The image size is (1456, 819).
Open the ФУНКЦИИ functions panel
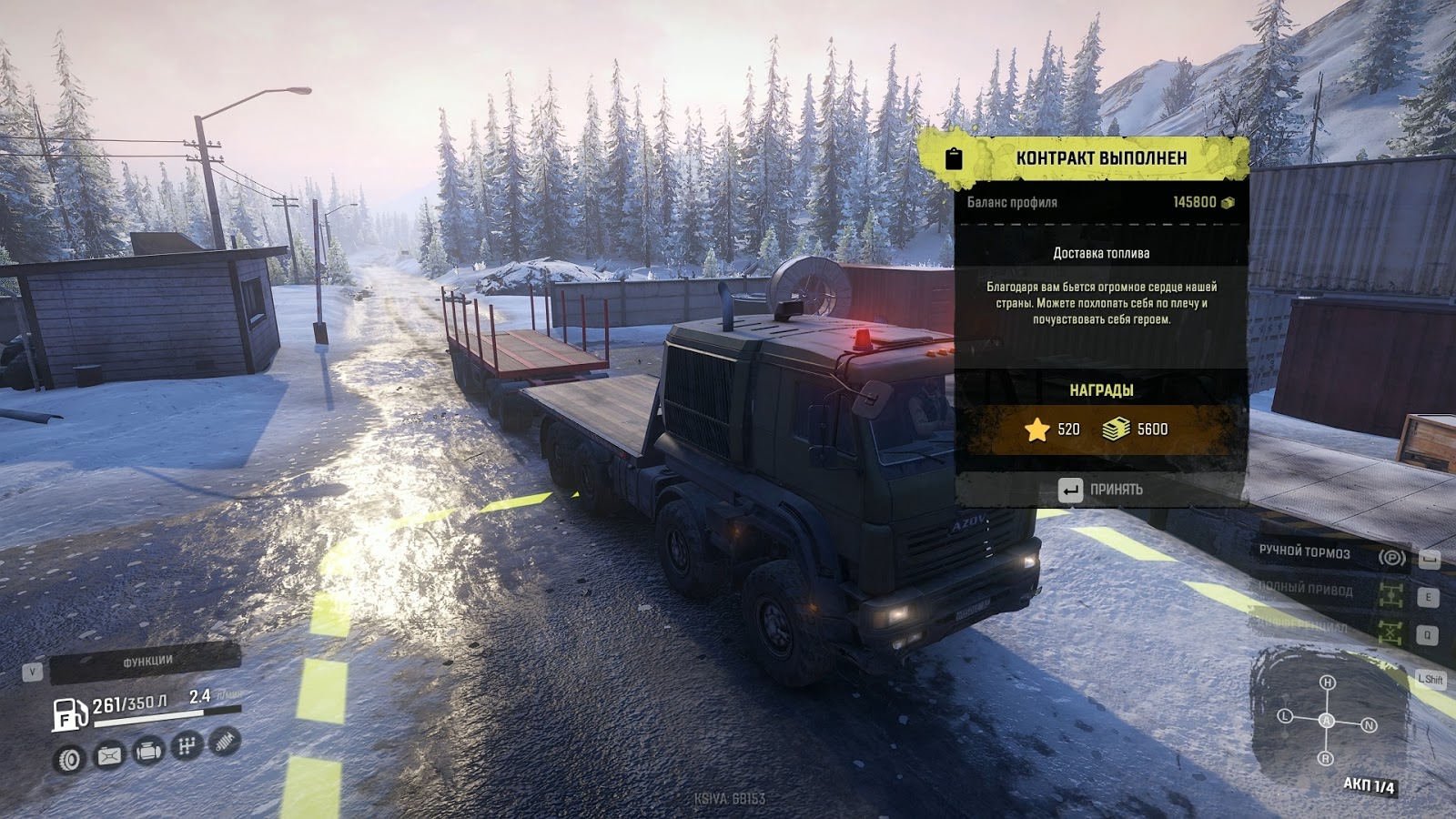pos(146,662)
